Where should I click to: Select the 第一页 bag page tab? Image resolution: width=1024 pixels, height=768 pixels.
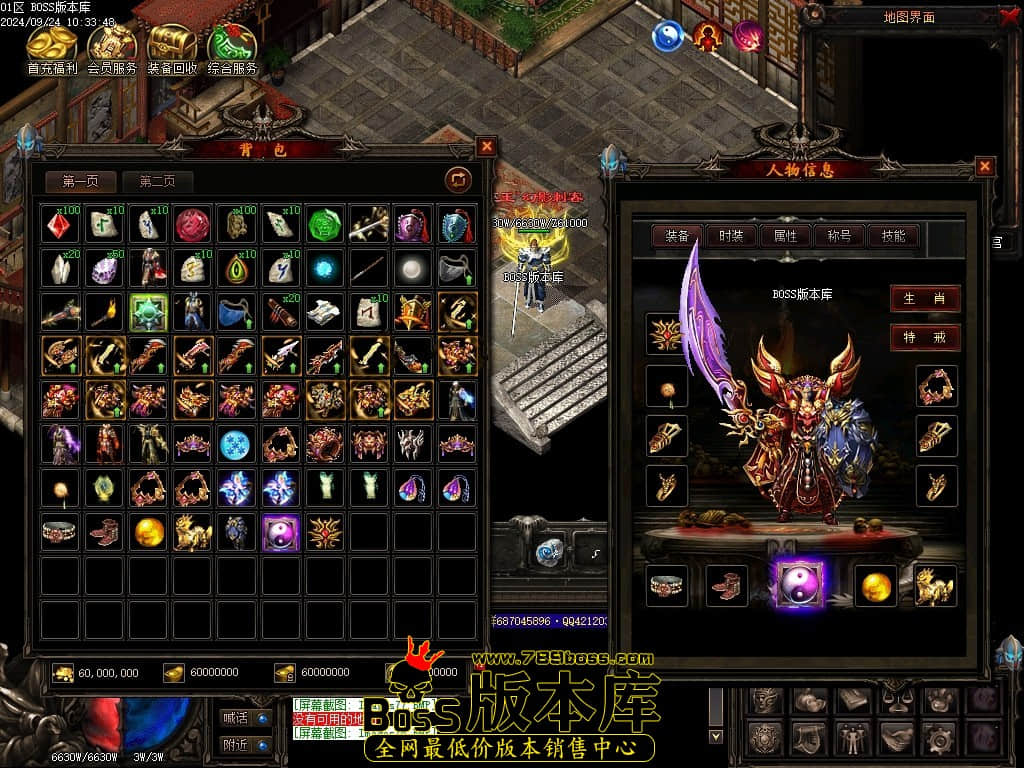coord(81,181)
